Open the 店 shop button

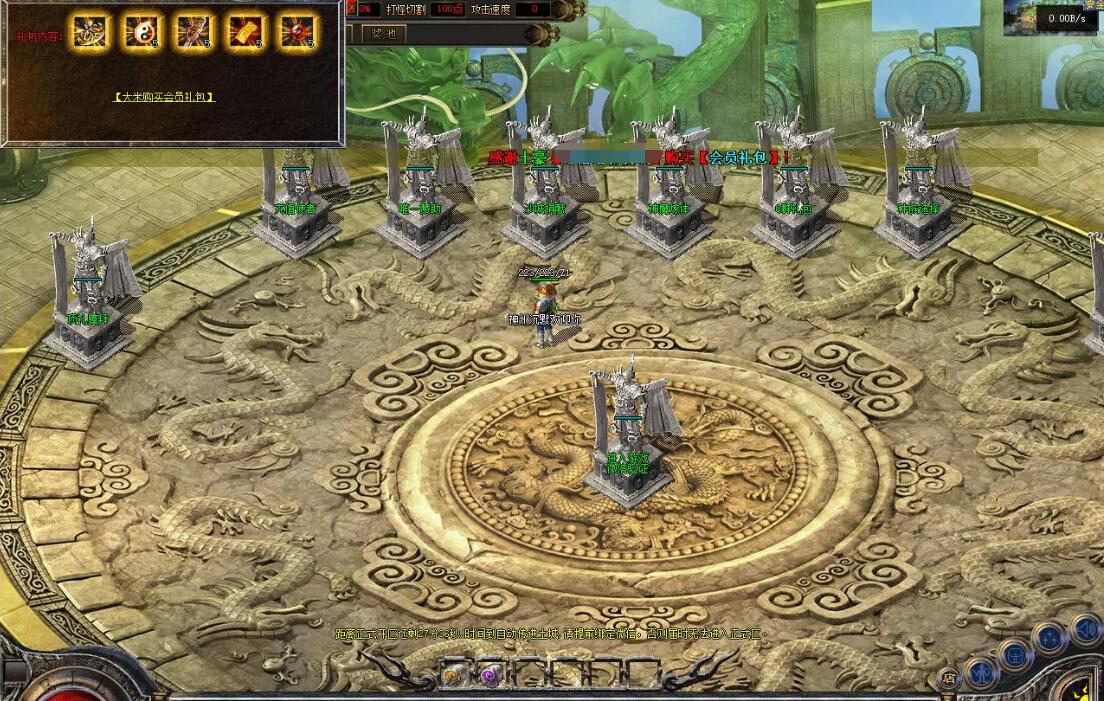click(x=948, y=679)
